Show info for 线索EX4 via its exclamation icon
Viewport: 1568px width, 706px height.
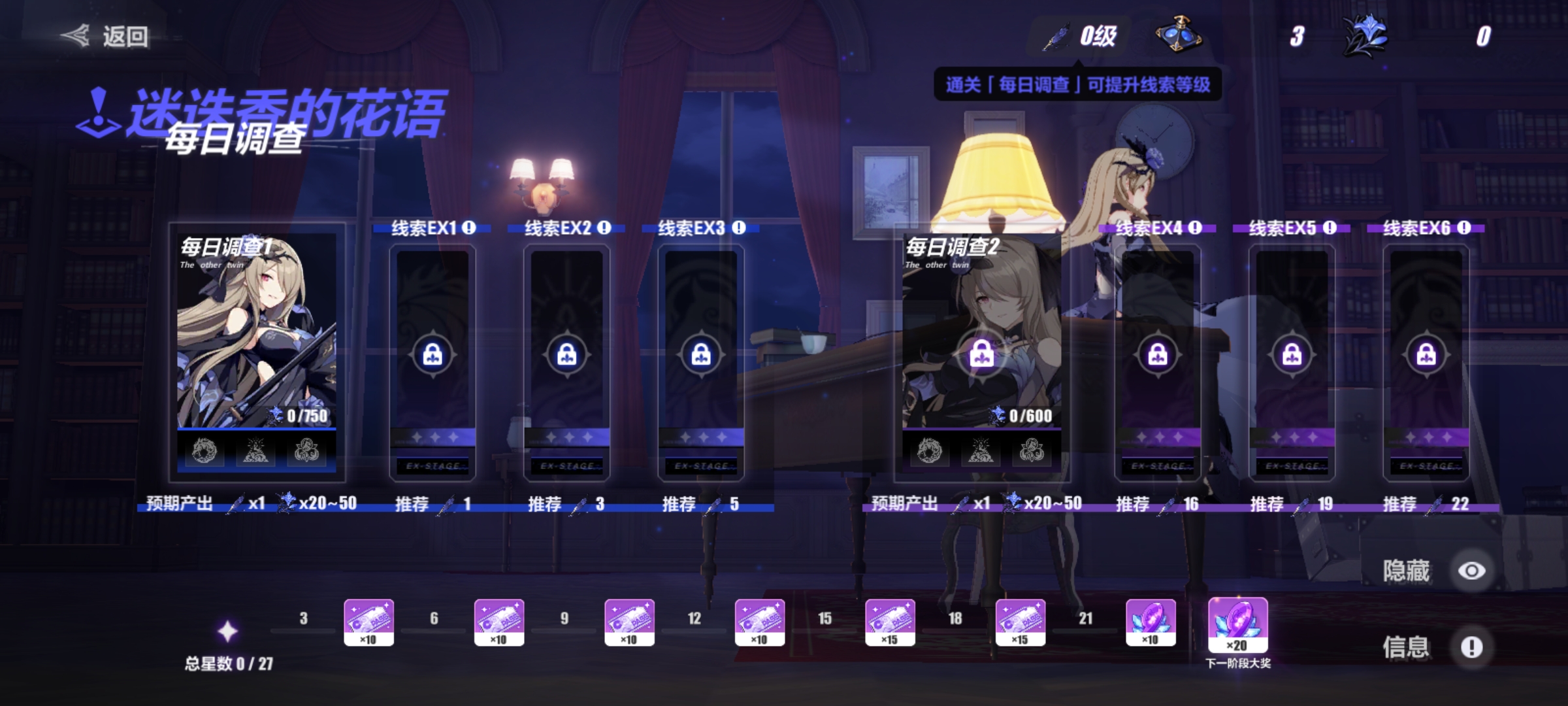[1195, 227]
